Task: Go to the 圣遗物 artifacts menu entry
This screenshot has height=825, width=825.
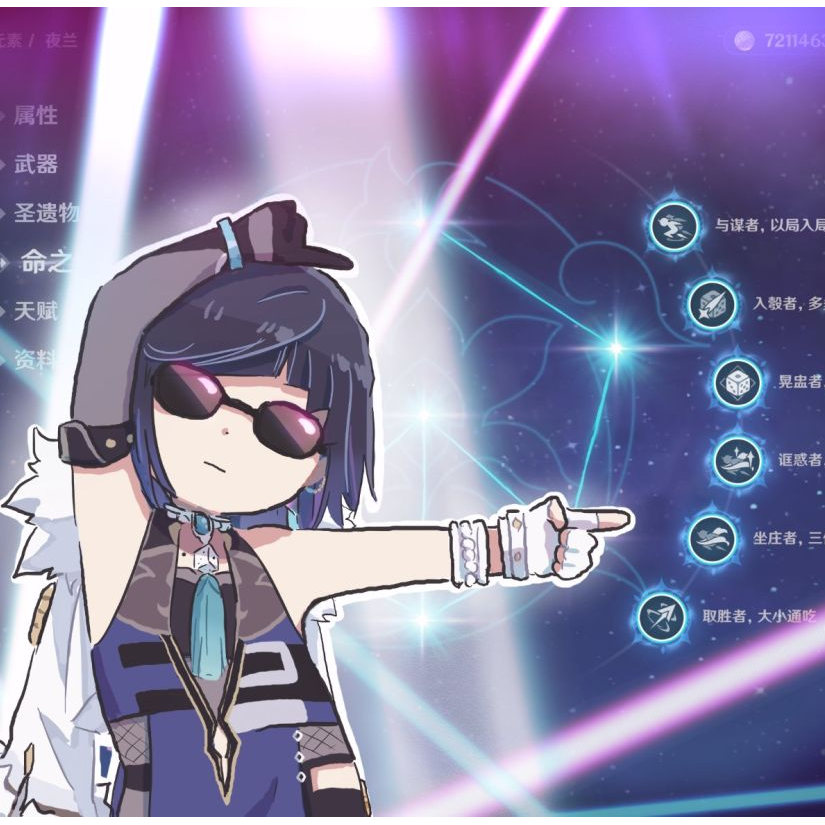Action: point(46,213)
